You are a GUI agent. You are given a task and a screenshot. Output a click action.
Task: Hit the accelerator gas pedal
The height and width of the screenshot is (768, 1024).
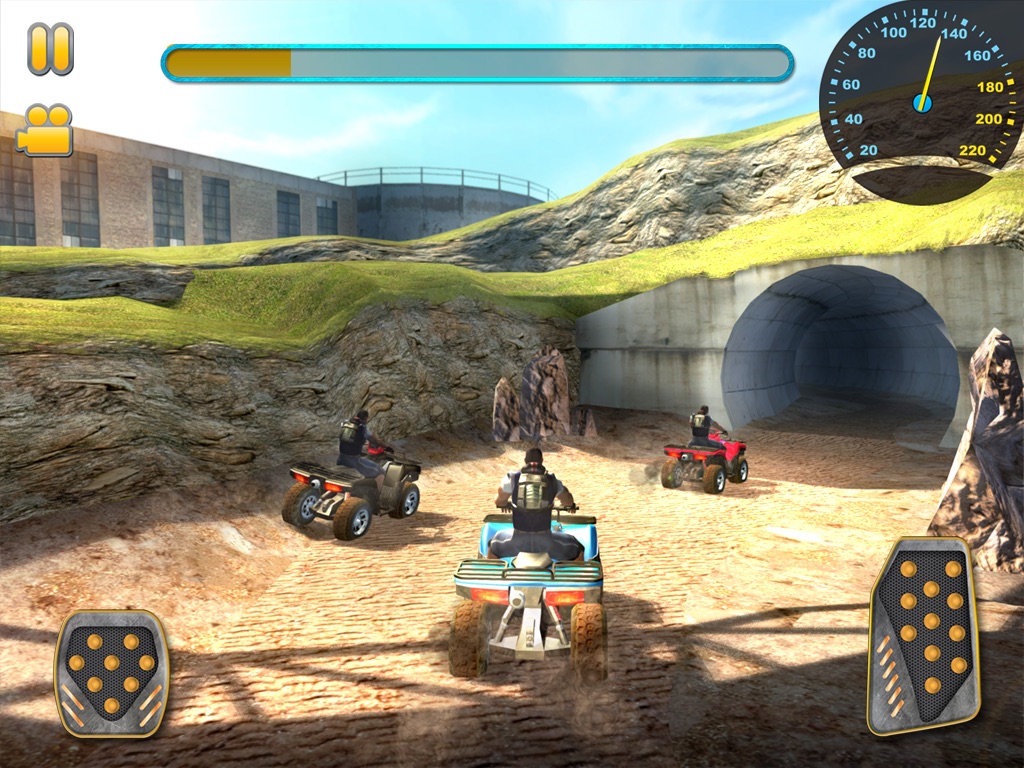pos(923,634)
